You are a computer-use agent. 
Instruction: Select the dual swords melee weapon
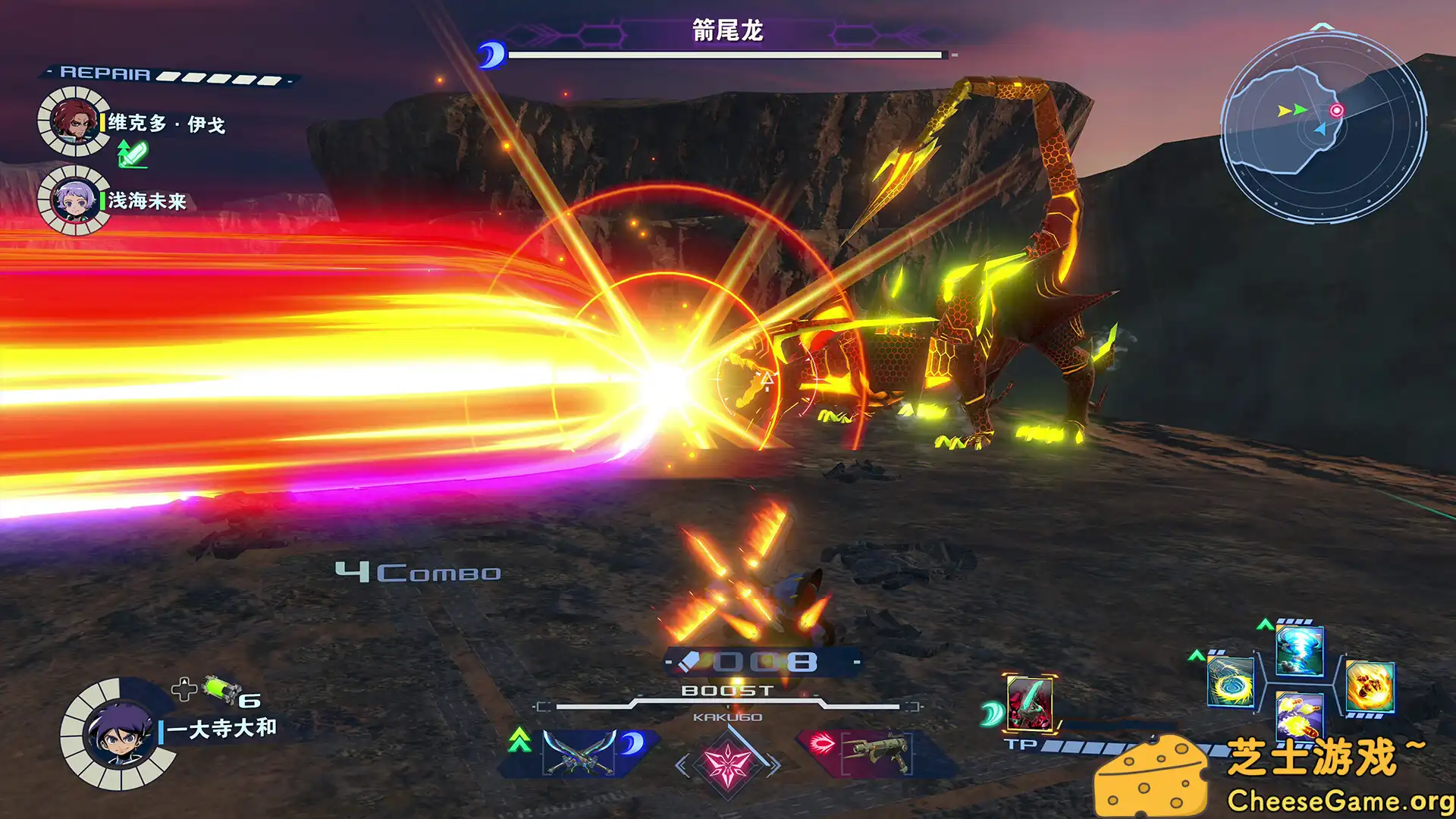(581, 753)
